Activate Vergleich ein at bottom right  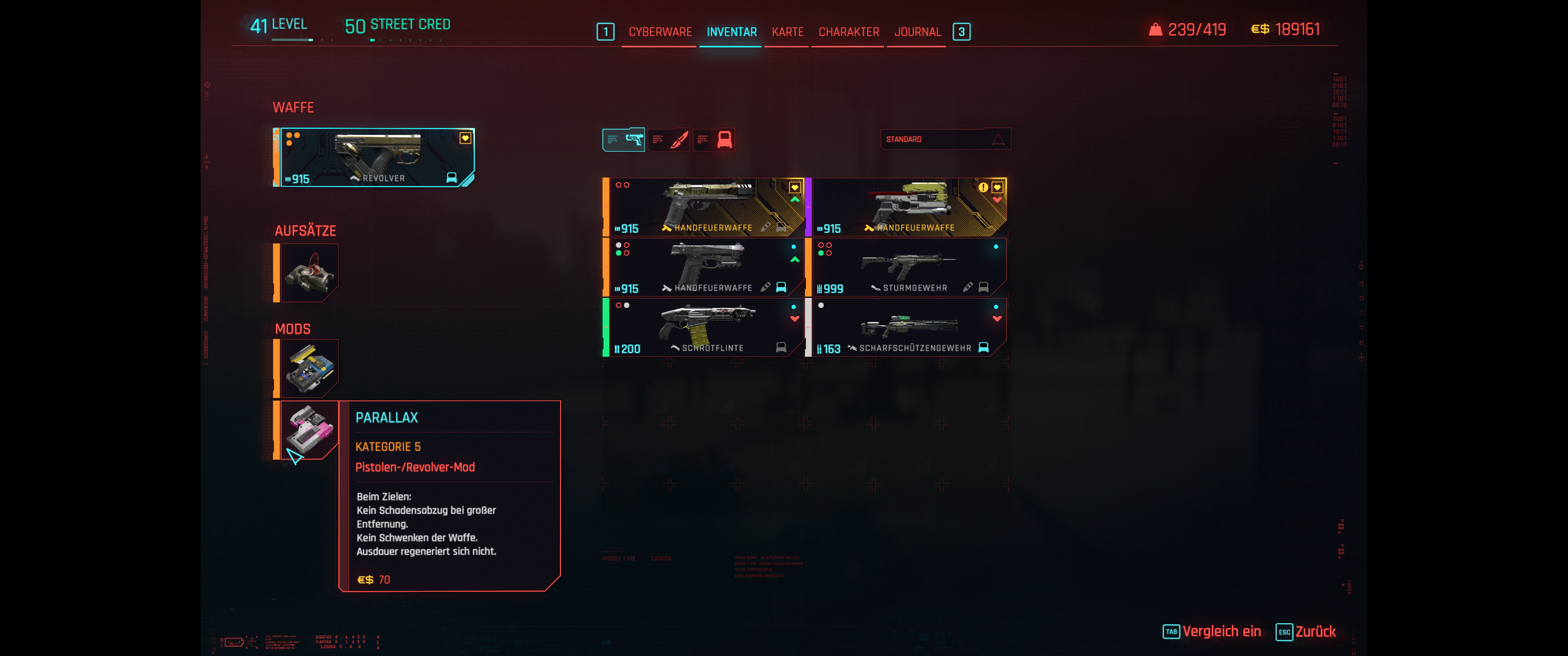[x=1222, y=631]
